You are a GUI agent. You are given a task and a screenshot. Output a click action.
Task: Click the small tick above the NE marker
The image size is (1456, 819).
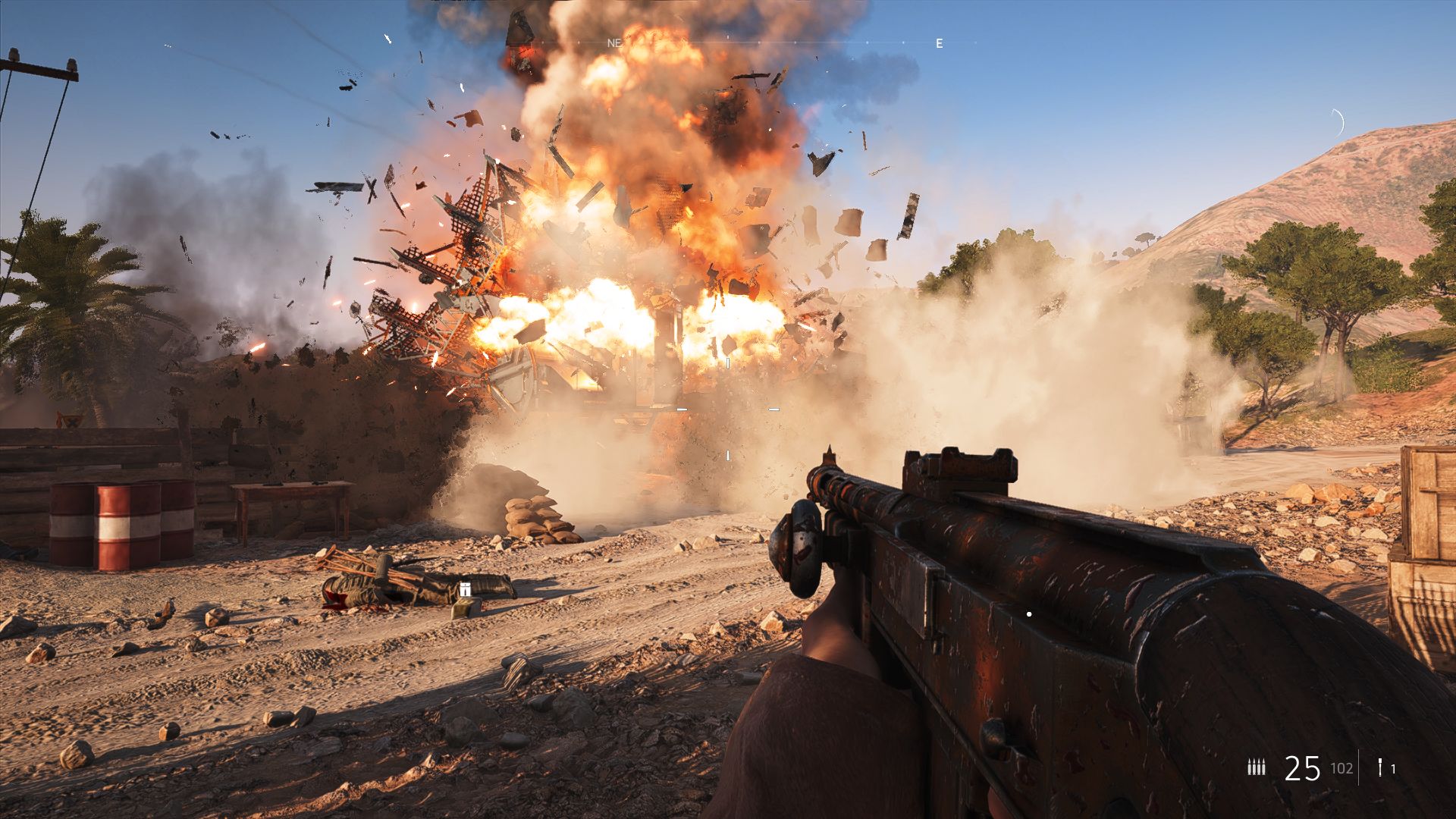(x=727, y=36)
